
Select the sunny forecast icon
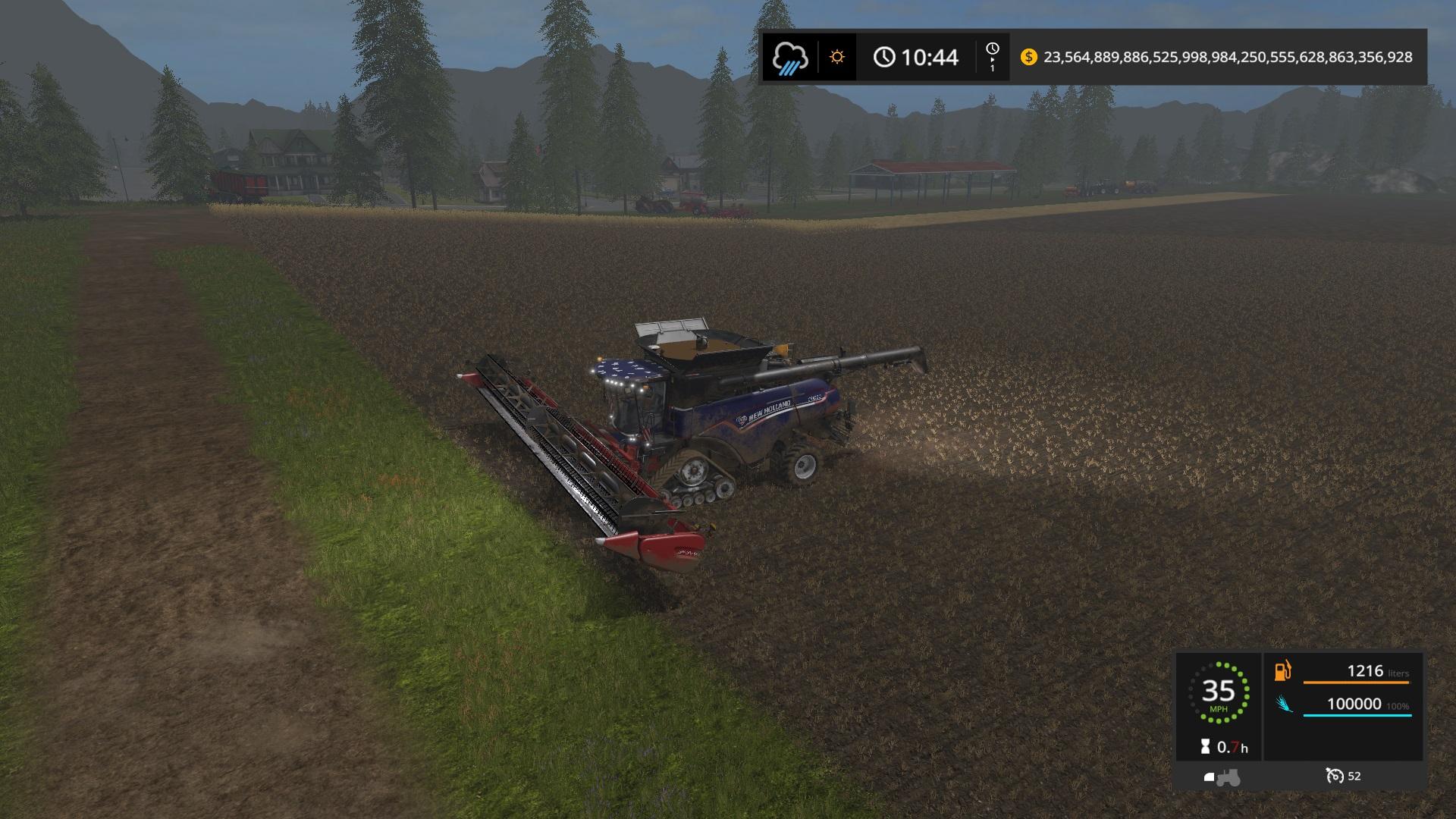pos(837,57)
